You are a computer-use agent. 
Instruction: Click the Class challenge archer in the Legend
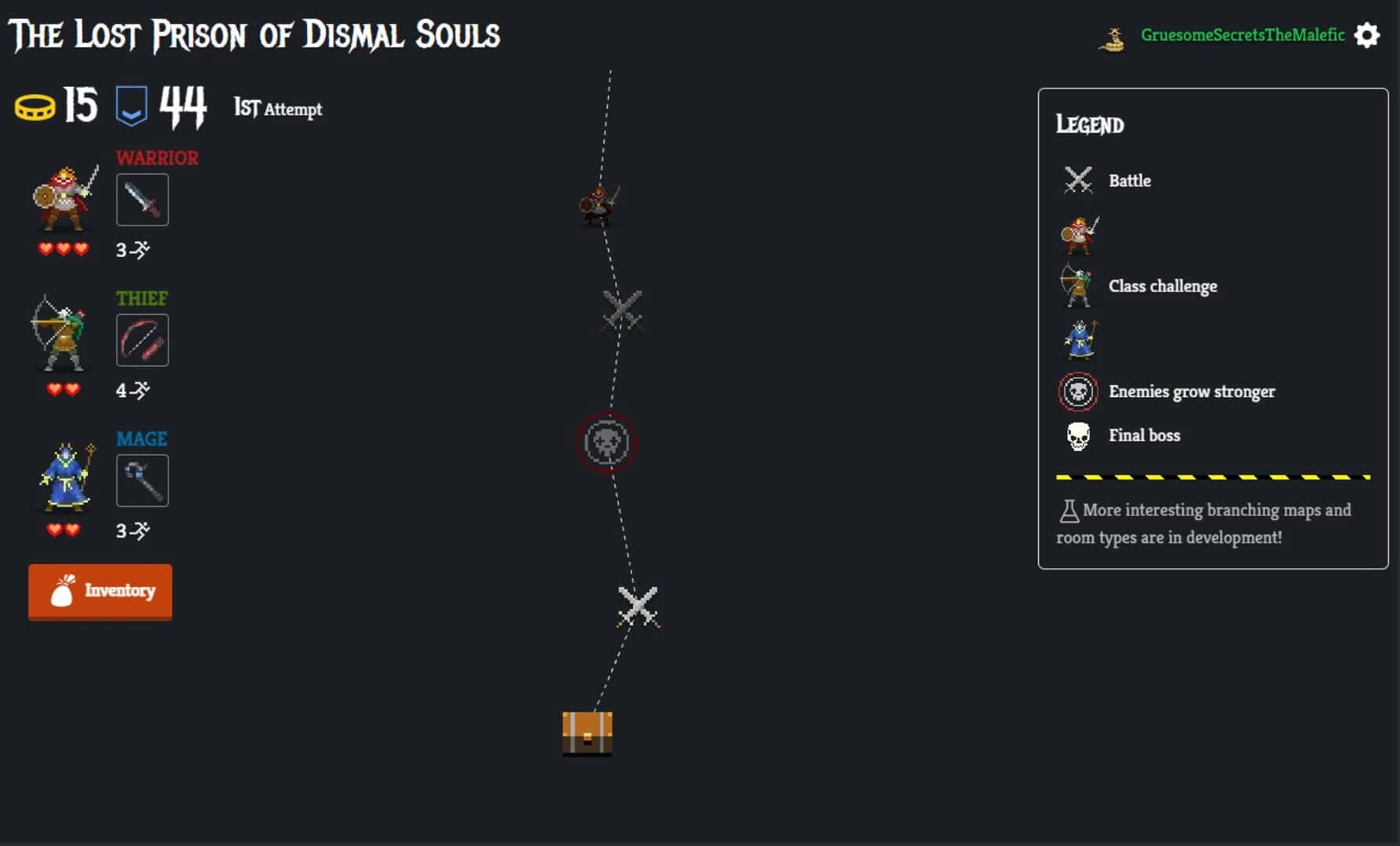coord(1077,286)
